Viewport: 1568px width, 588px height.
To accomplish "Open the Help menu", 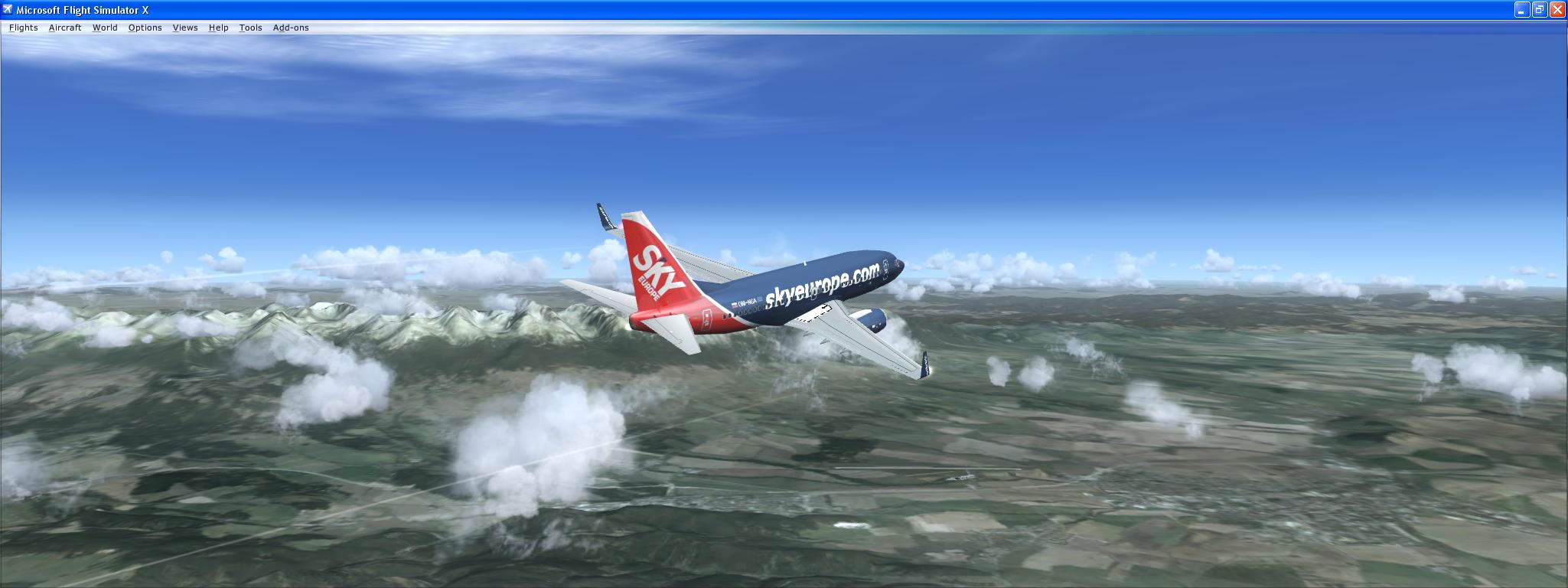I will [218, 28].
